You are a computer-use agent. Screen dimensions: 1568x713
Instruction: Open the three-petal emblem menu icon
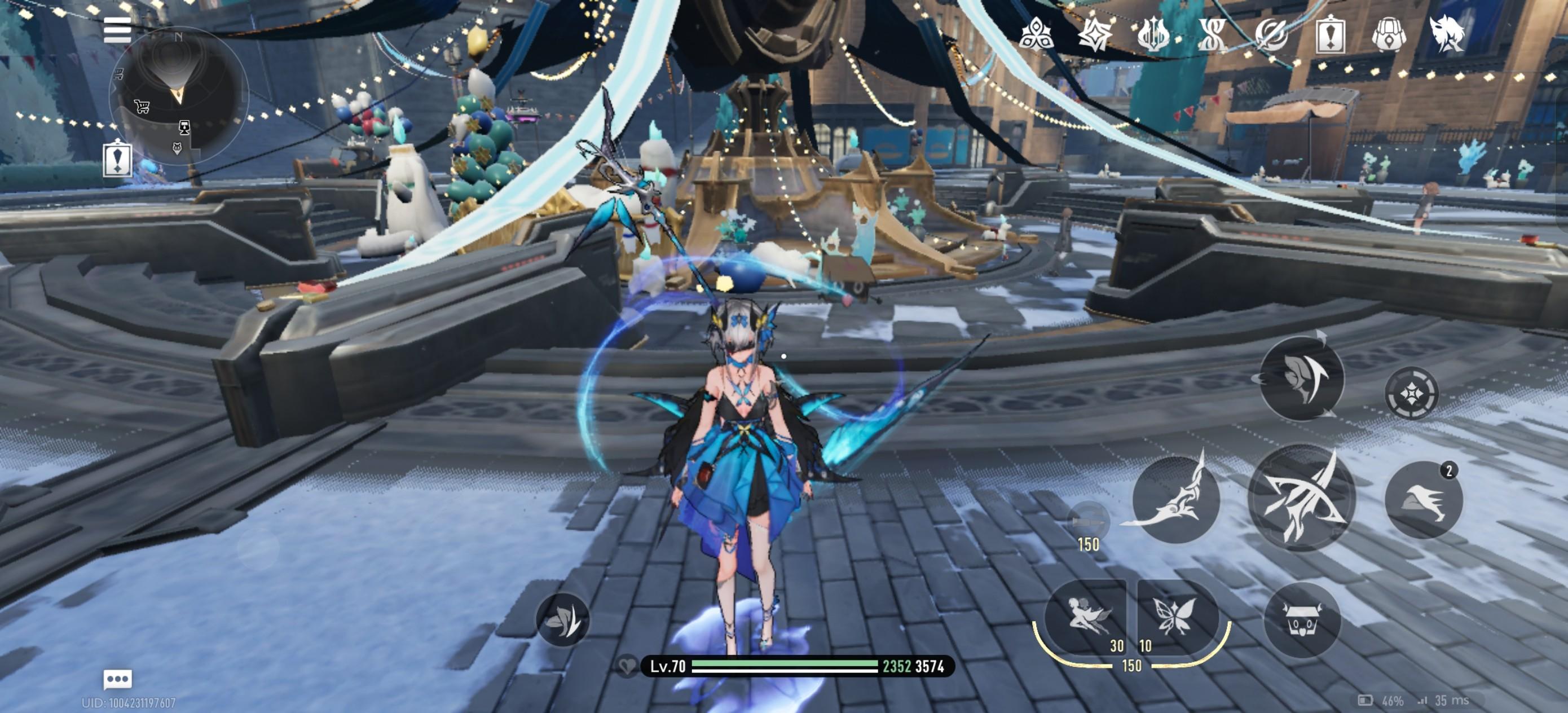[x=1035, y=34]
